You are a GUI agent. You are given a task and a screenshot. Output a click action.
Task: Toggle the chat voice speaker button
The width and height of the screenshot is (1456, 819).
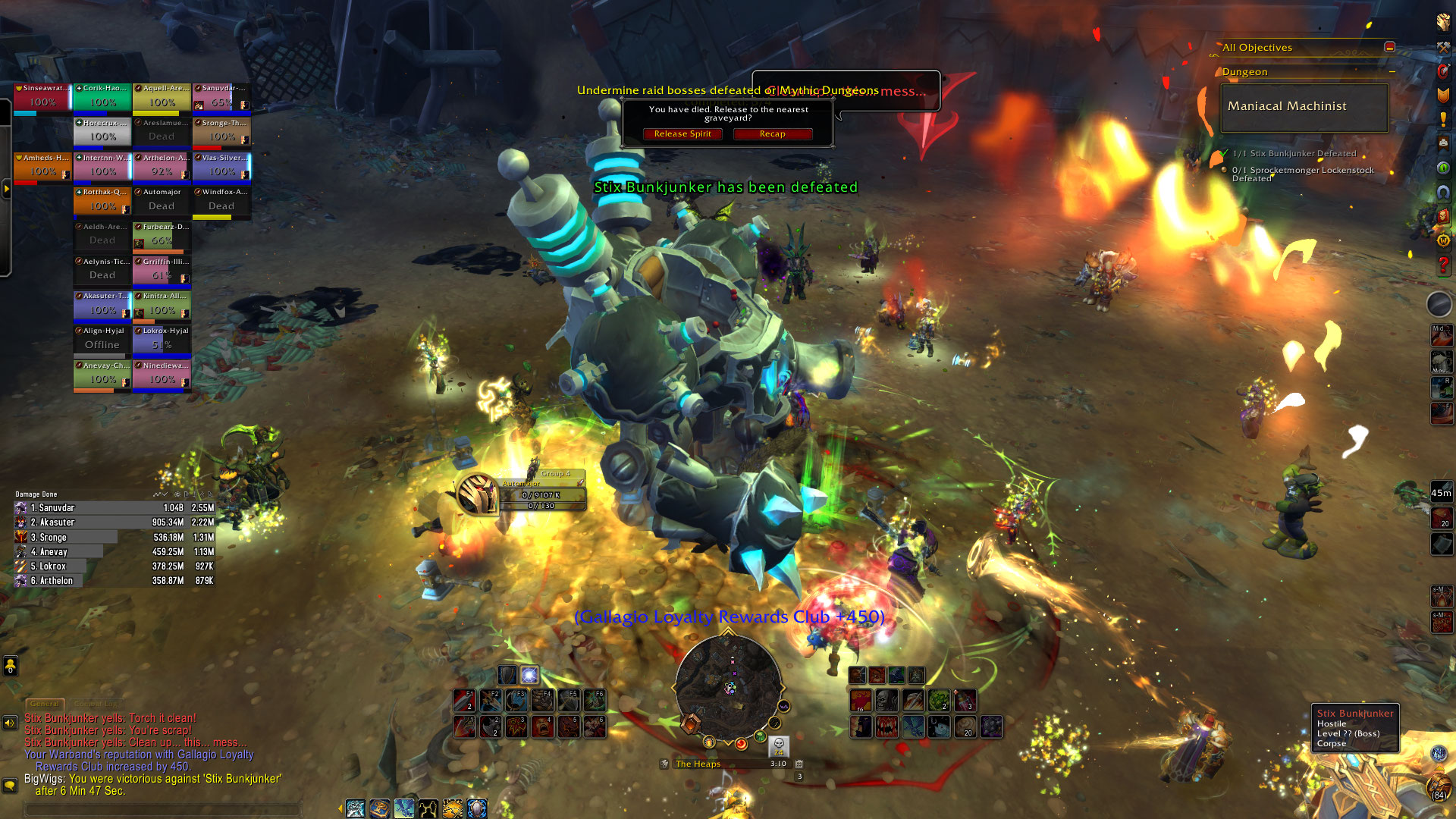(10, 723)
